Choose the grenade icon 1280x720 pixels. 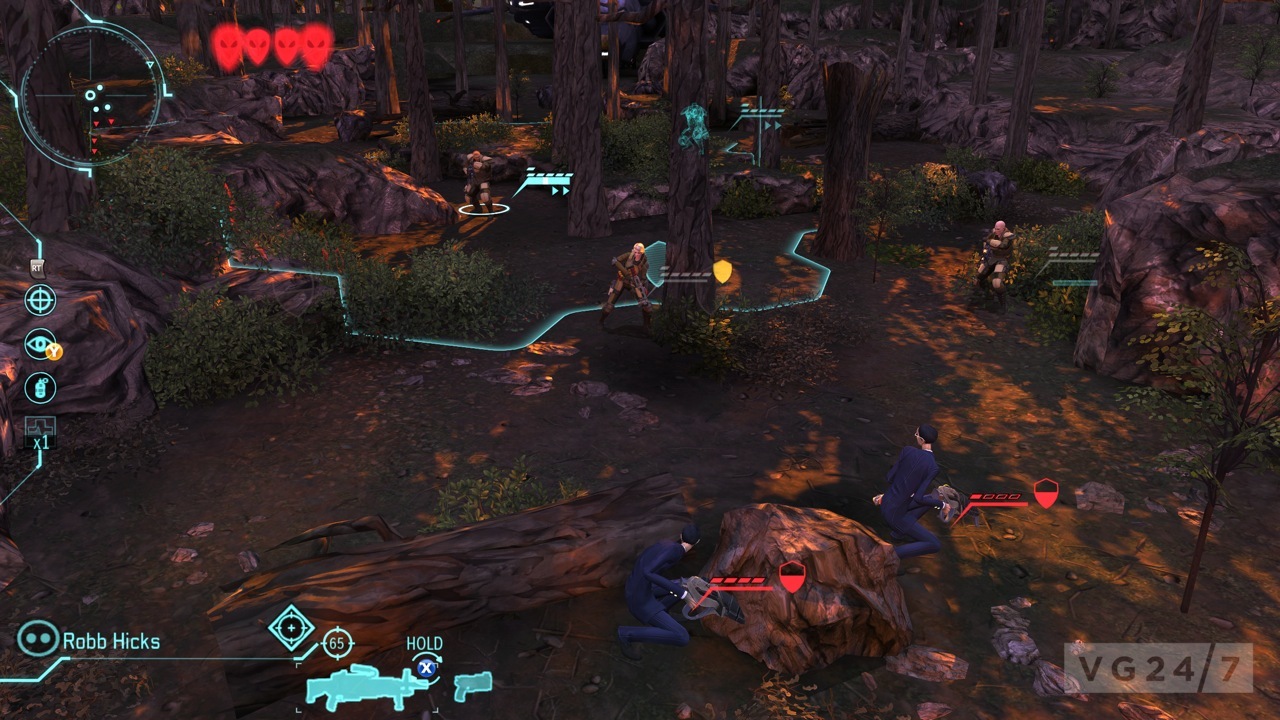point(40,388)
